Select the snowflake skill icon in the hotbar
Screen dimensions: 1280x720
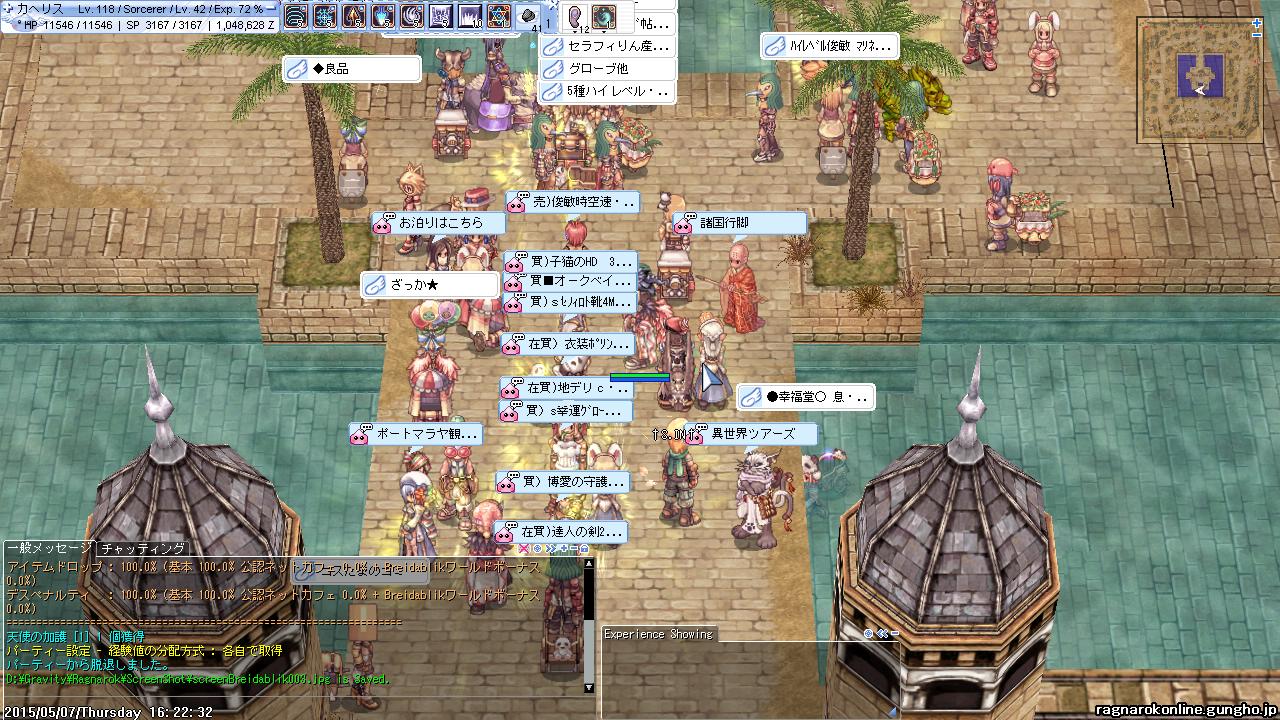[324, 17]
